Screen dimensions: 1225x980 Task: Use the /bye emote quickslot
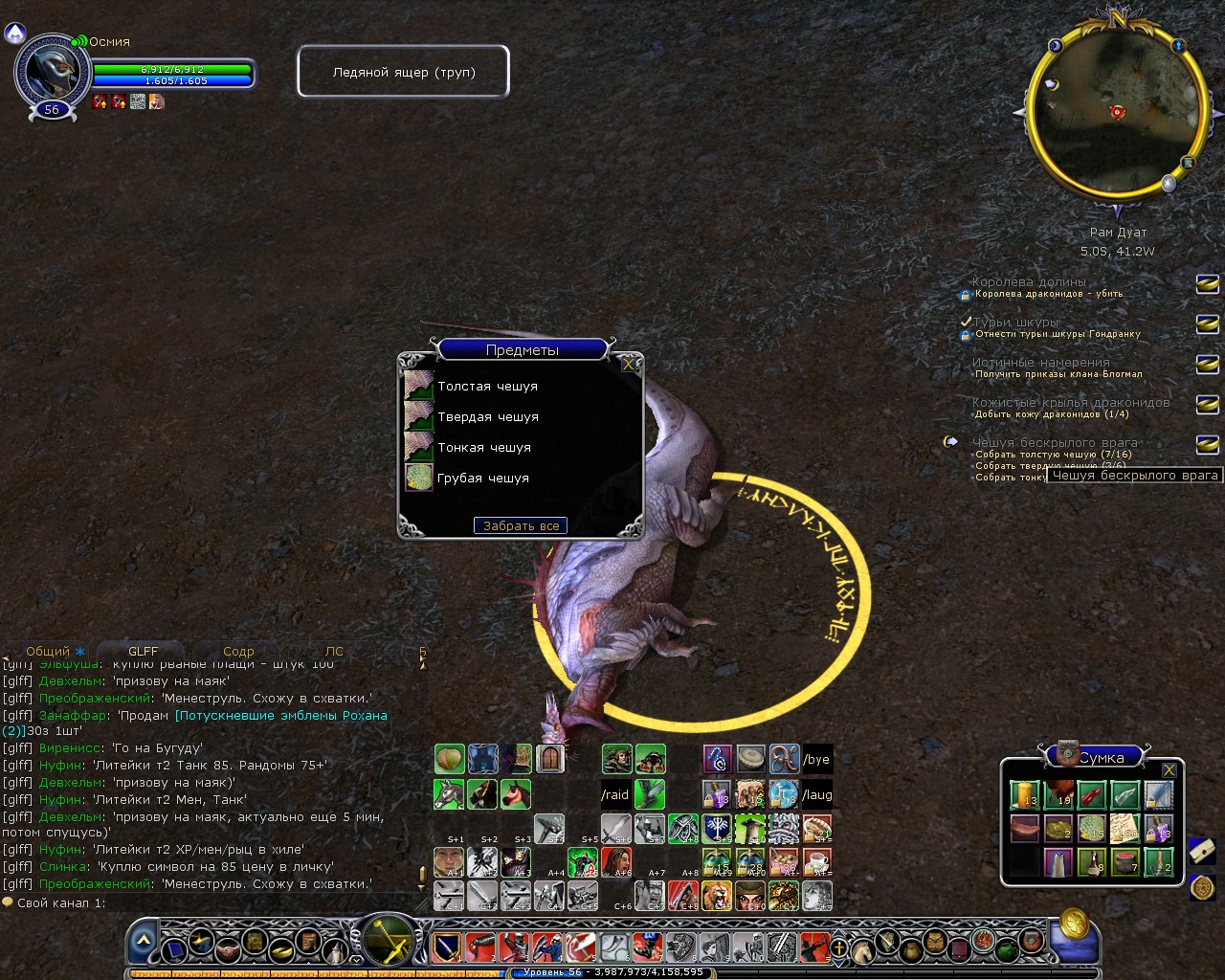coord(816,759)
